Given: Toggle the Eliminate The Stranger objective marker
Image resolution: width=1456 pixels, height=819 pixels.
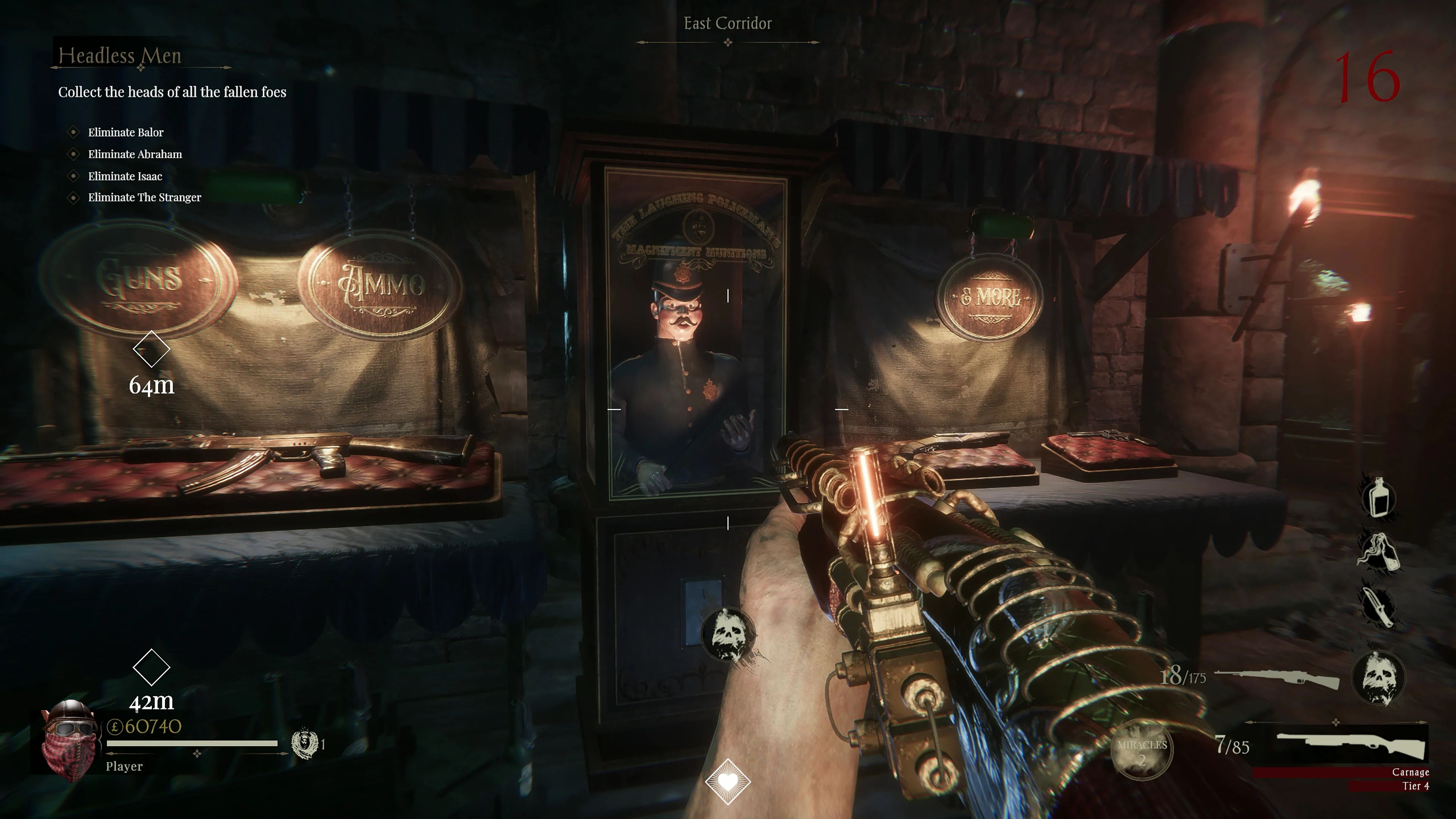Looking at the screenshot, I should [x=74, y=198].
